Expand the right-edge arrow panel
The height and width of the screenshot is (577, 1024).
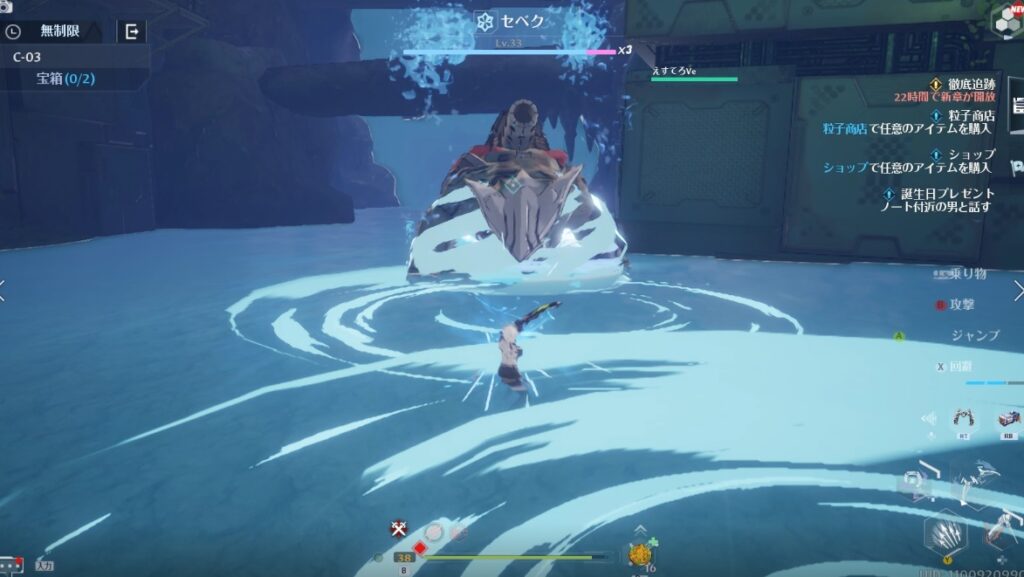pos(1017,291)
